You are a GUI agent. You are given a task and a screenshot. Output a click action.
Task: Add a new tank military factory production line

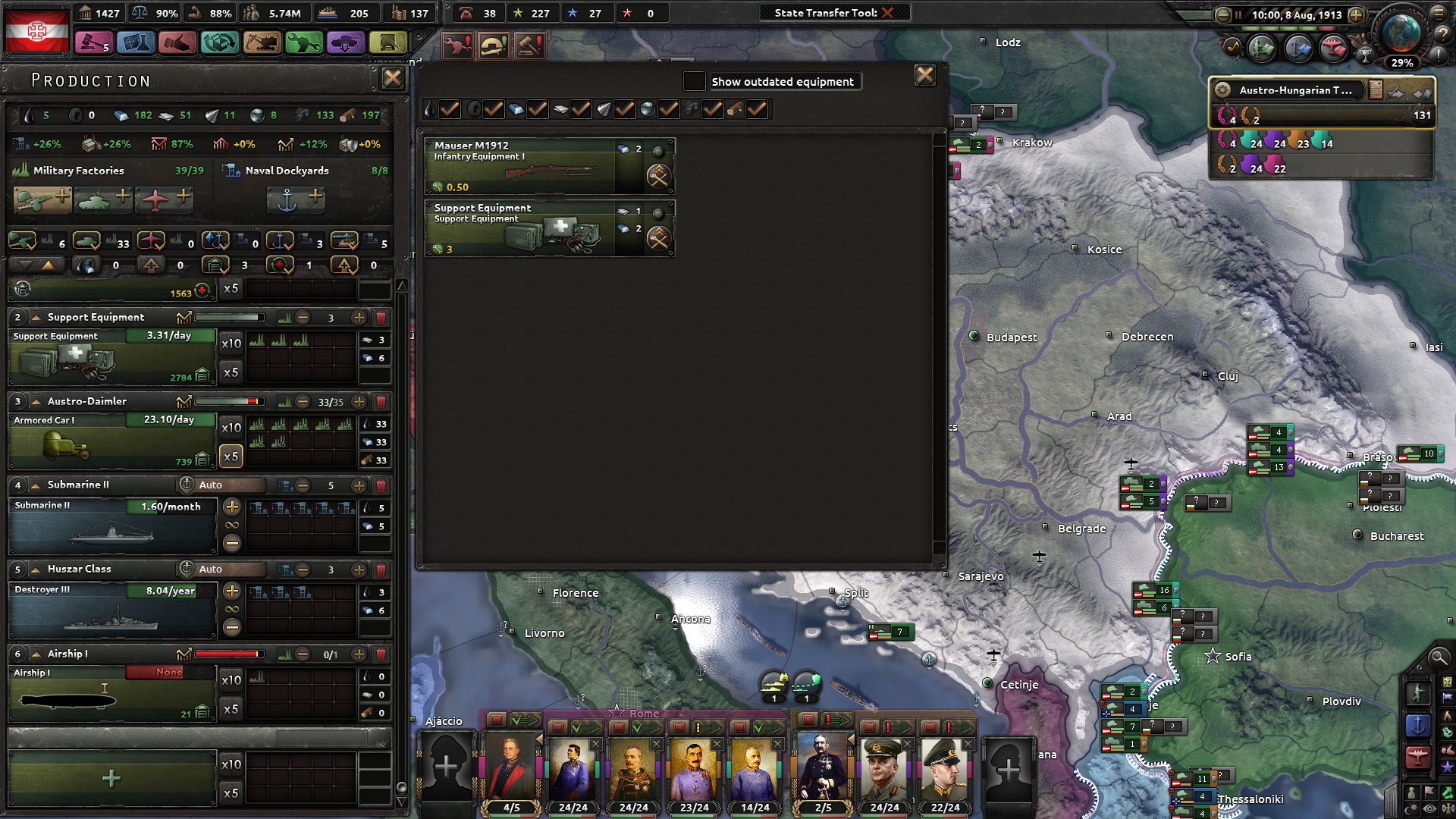(102, 199)
